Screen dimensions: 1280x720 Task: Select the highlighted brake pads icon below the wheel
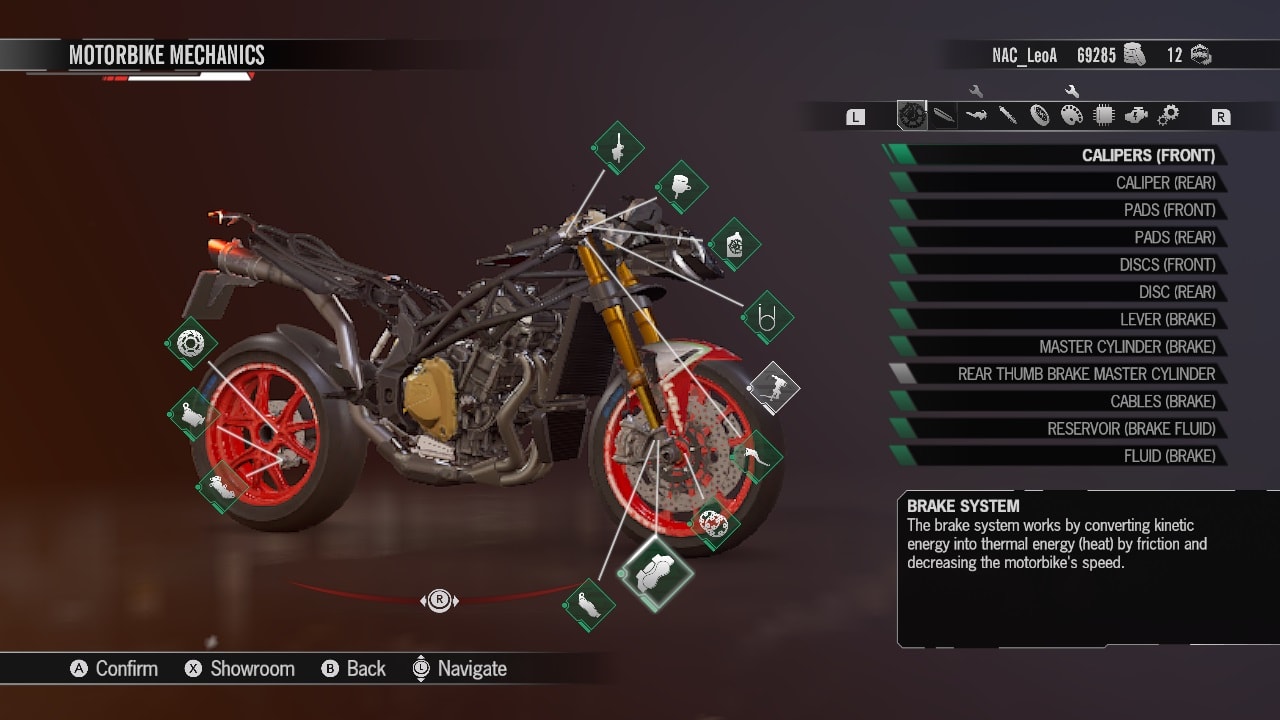pos(657,572)
